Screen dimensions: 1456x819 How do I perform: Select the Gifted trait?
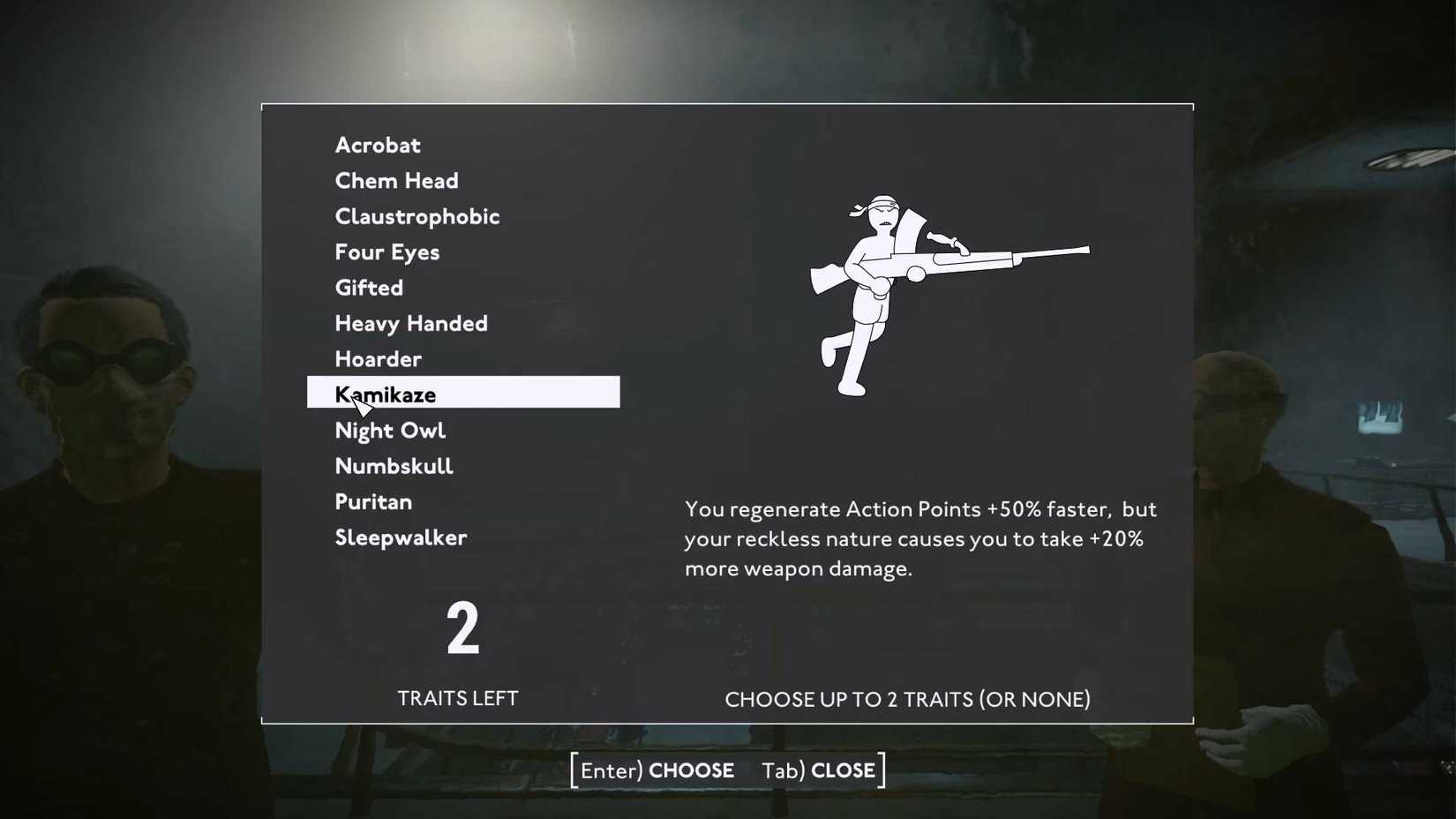tap(368, 288)
